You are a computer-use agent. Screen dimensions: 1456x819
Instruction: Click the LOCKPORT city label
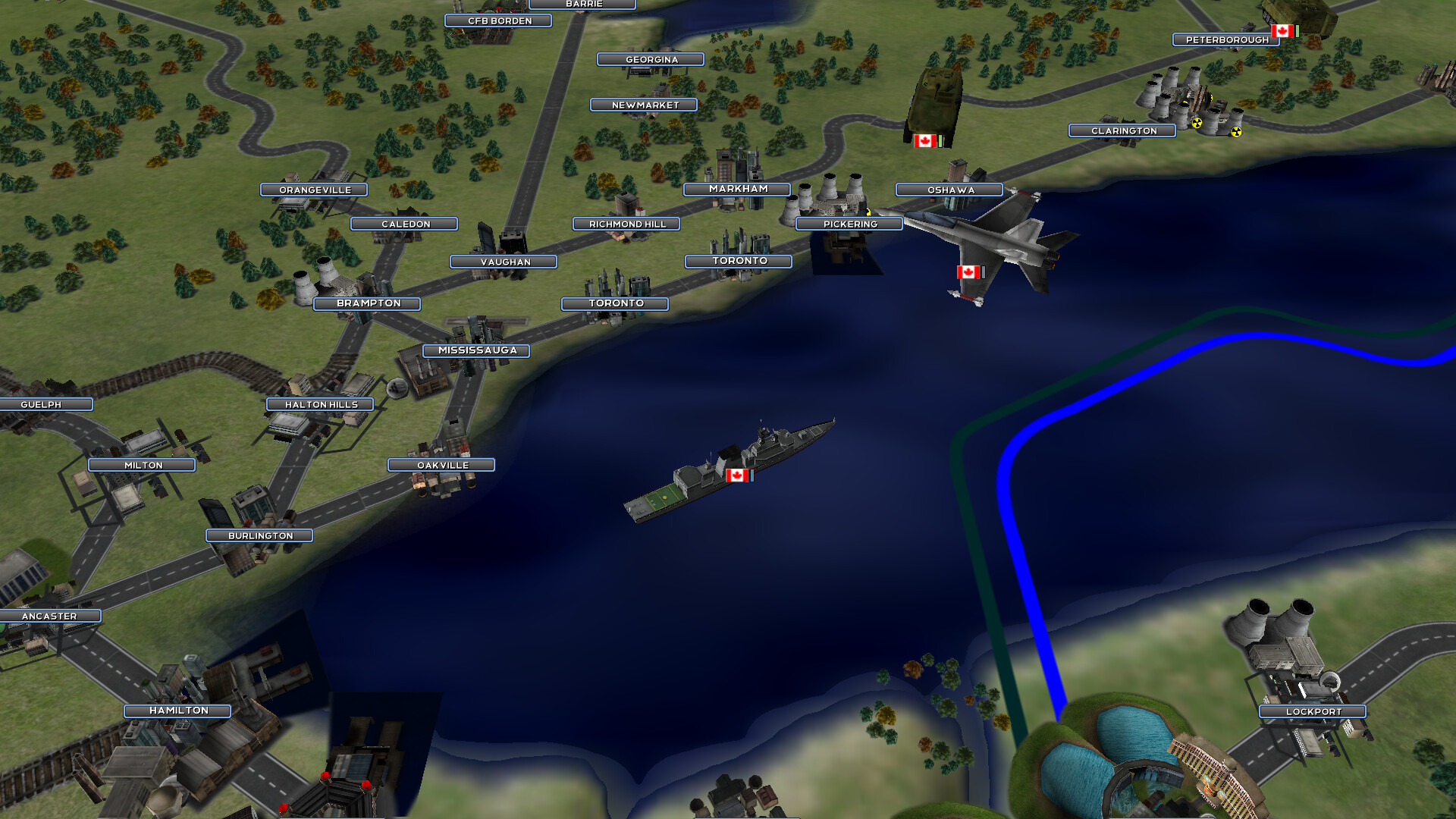(x=1312, y=711)
